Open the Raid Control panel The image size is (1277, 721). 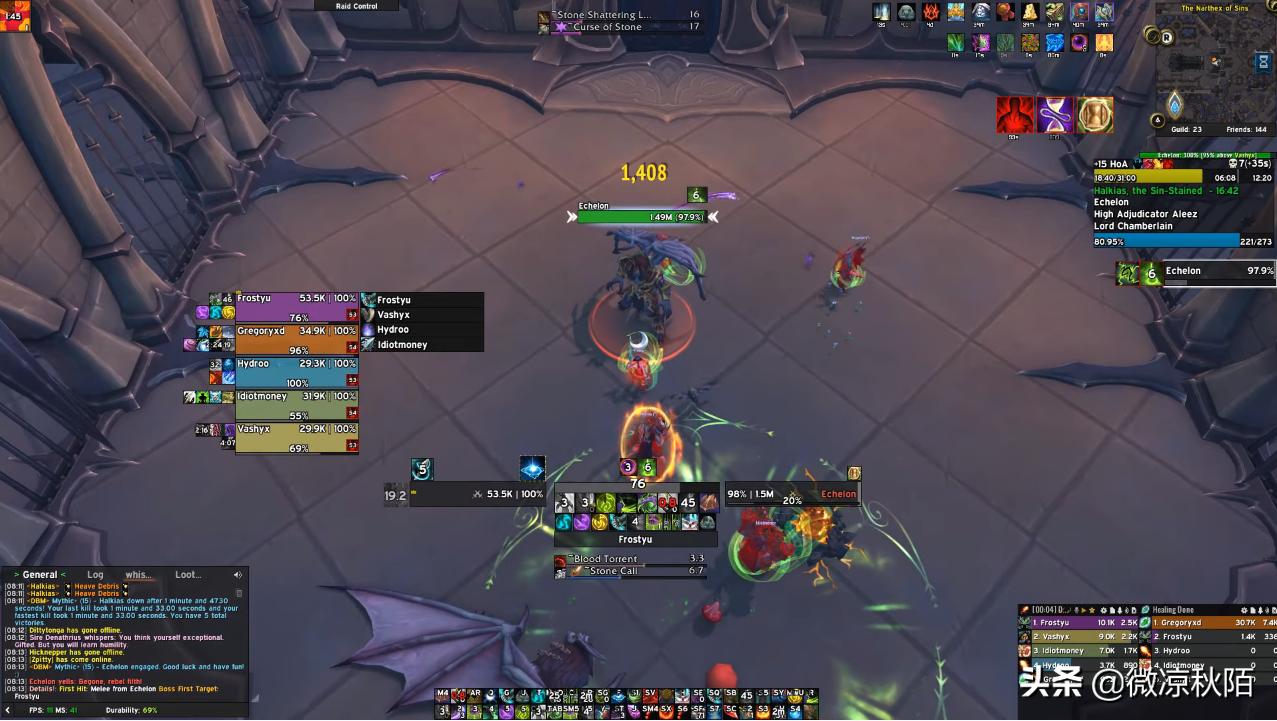click(x=357, y=6)
